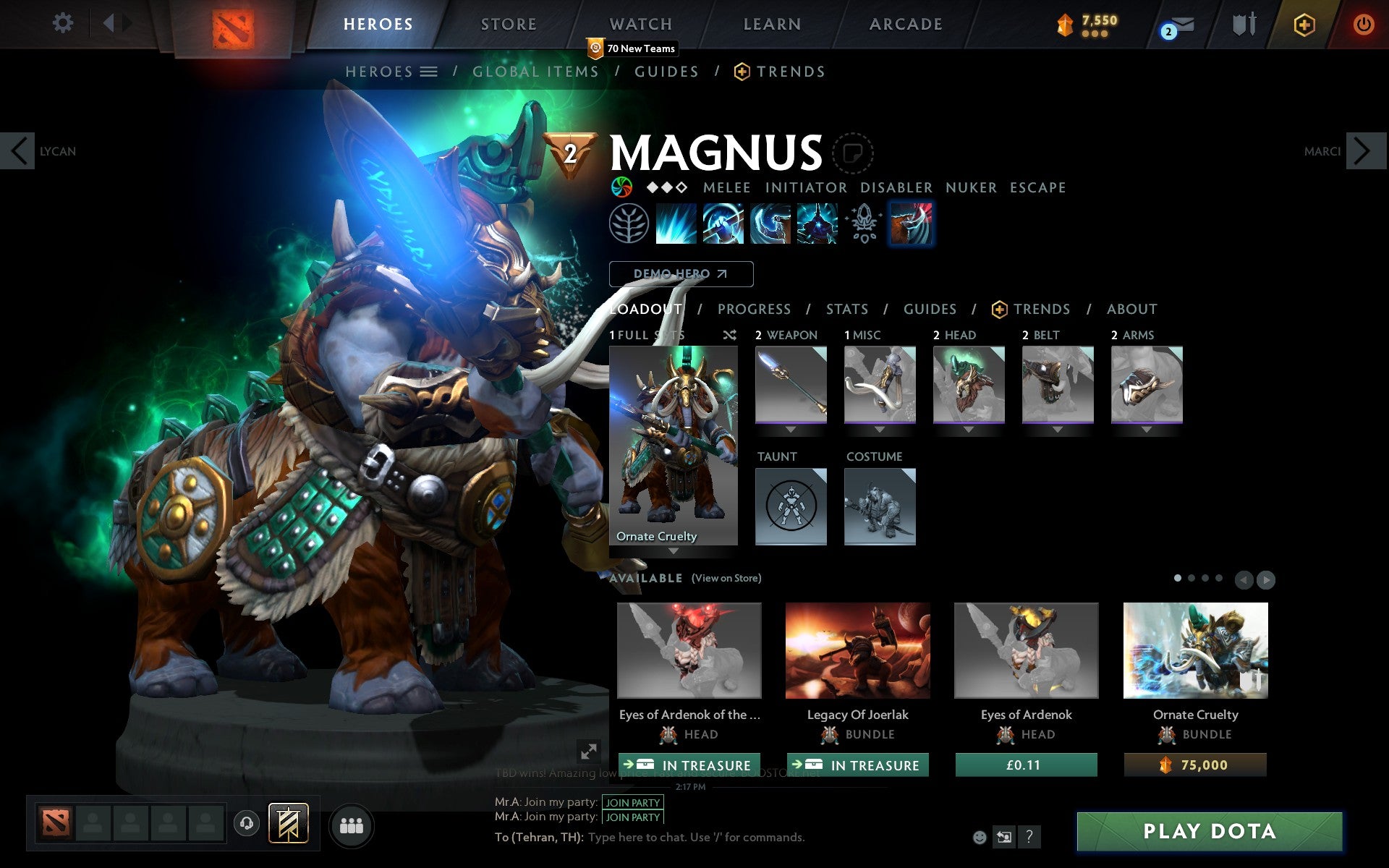
Task: Select the Aghanim's Scepter upgrade icon
Action: [x=863, y=224]
